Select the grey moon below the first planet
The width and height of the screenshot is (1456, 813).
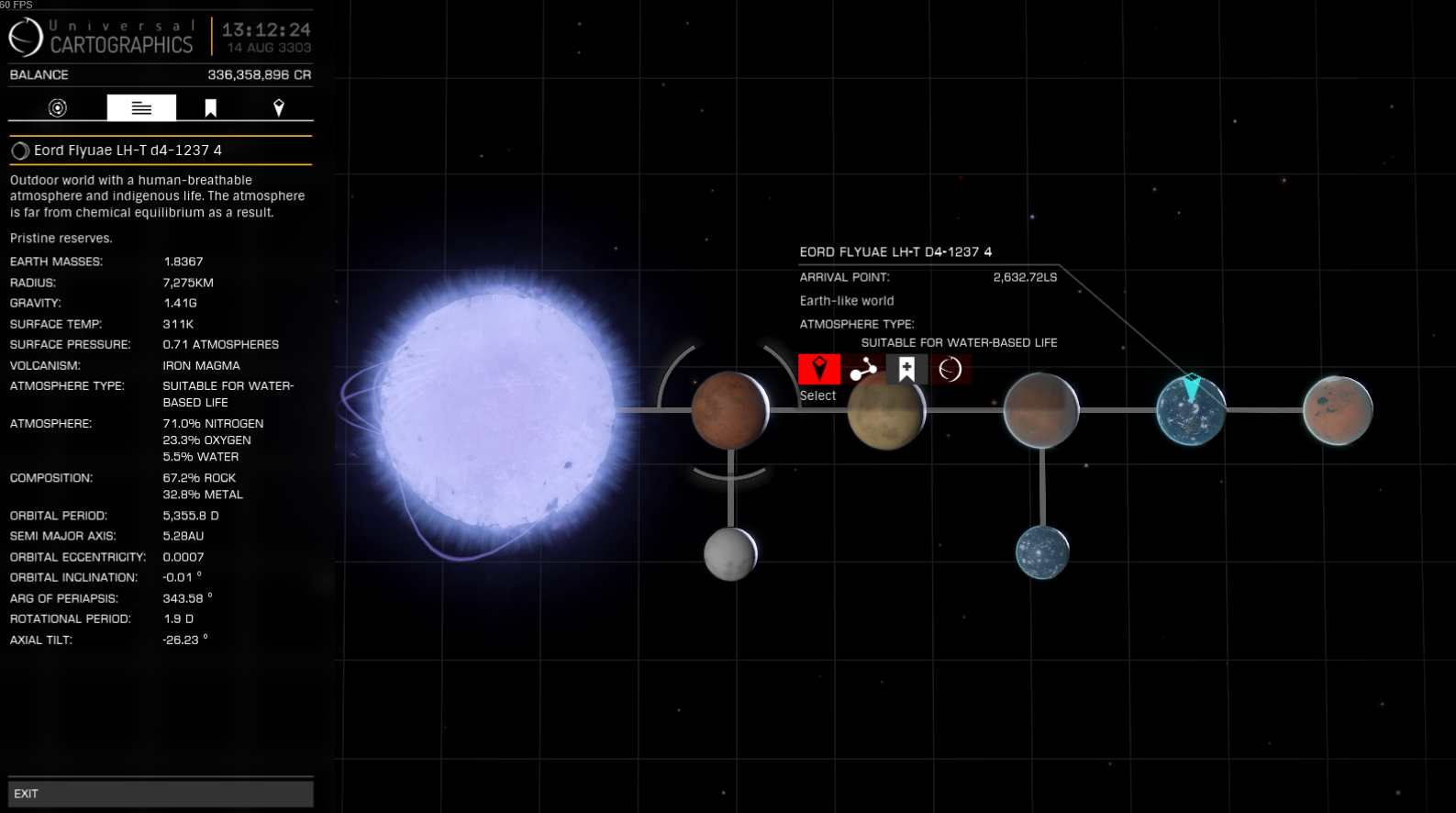coord(730,553)
